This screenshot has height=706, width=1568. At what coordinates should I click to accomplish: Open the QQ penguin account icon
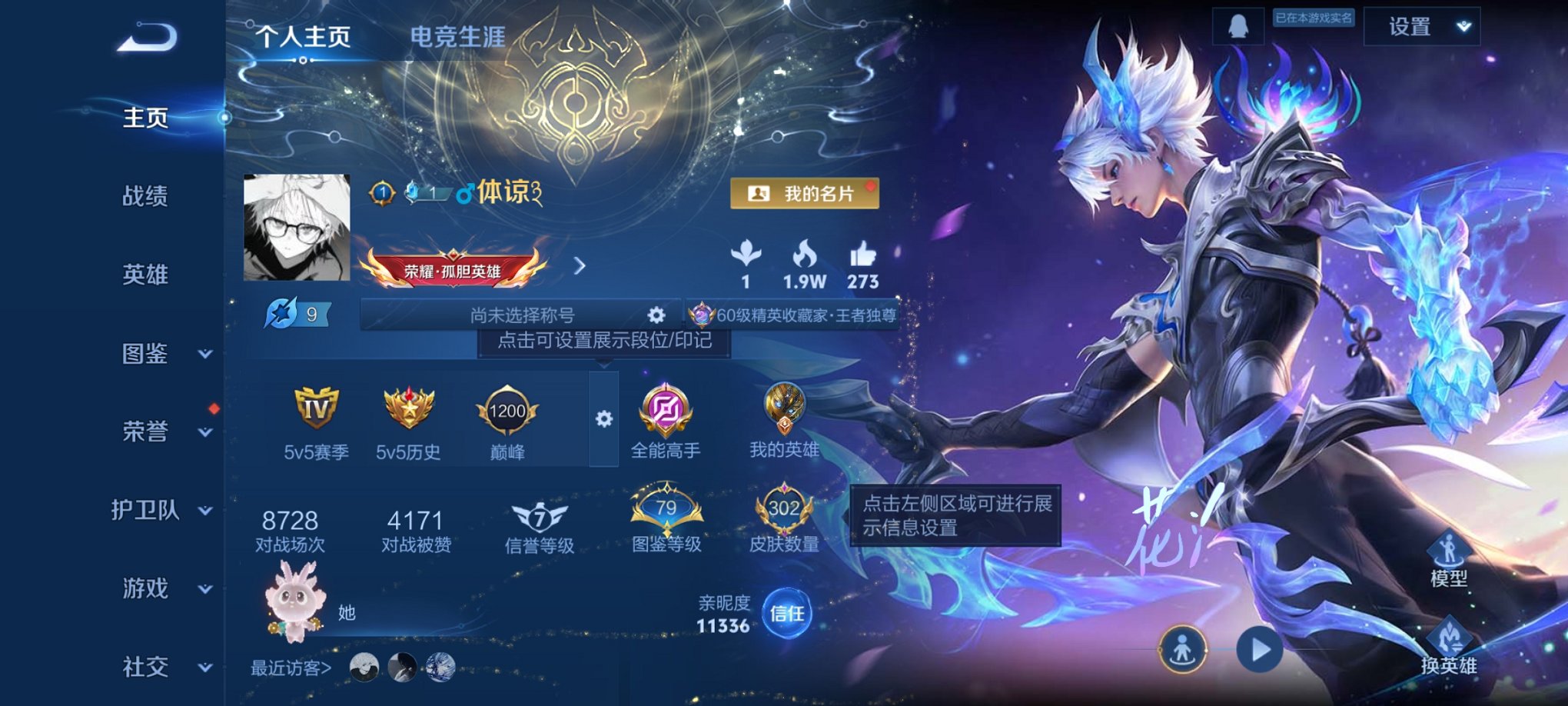1238,25
